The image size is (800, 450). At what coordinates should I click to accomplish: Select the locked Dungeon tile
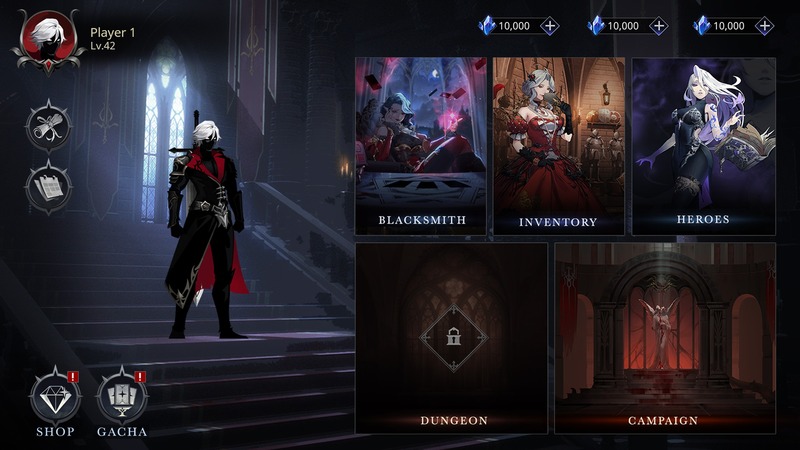click(452, 337)
